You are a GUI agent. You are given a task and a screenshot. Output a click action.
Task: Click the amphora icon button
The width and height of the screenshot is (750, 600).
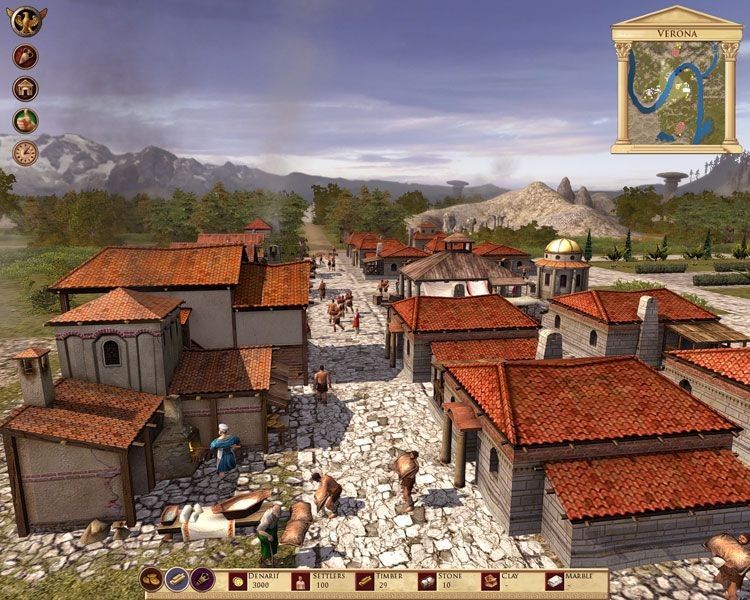[x=24, y=56]
